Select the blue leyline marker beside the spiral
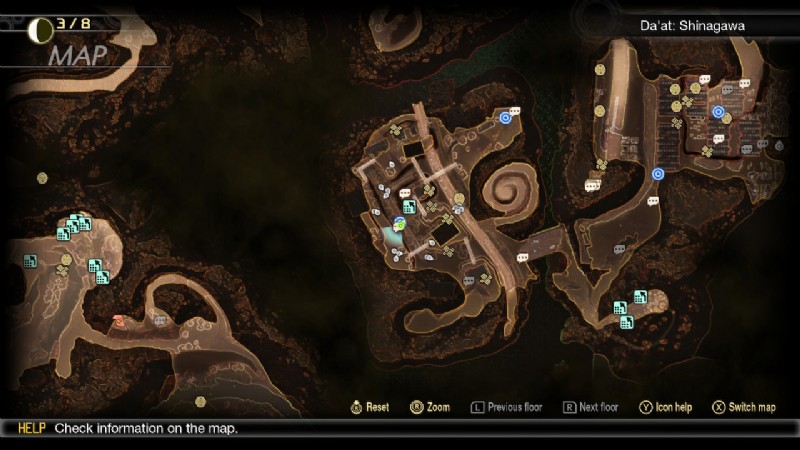This screenshot has width=800, height=450. click(505, 117)
